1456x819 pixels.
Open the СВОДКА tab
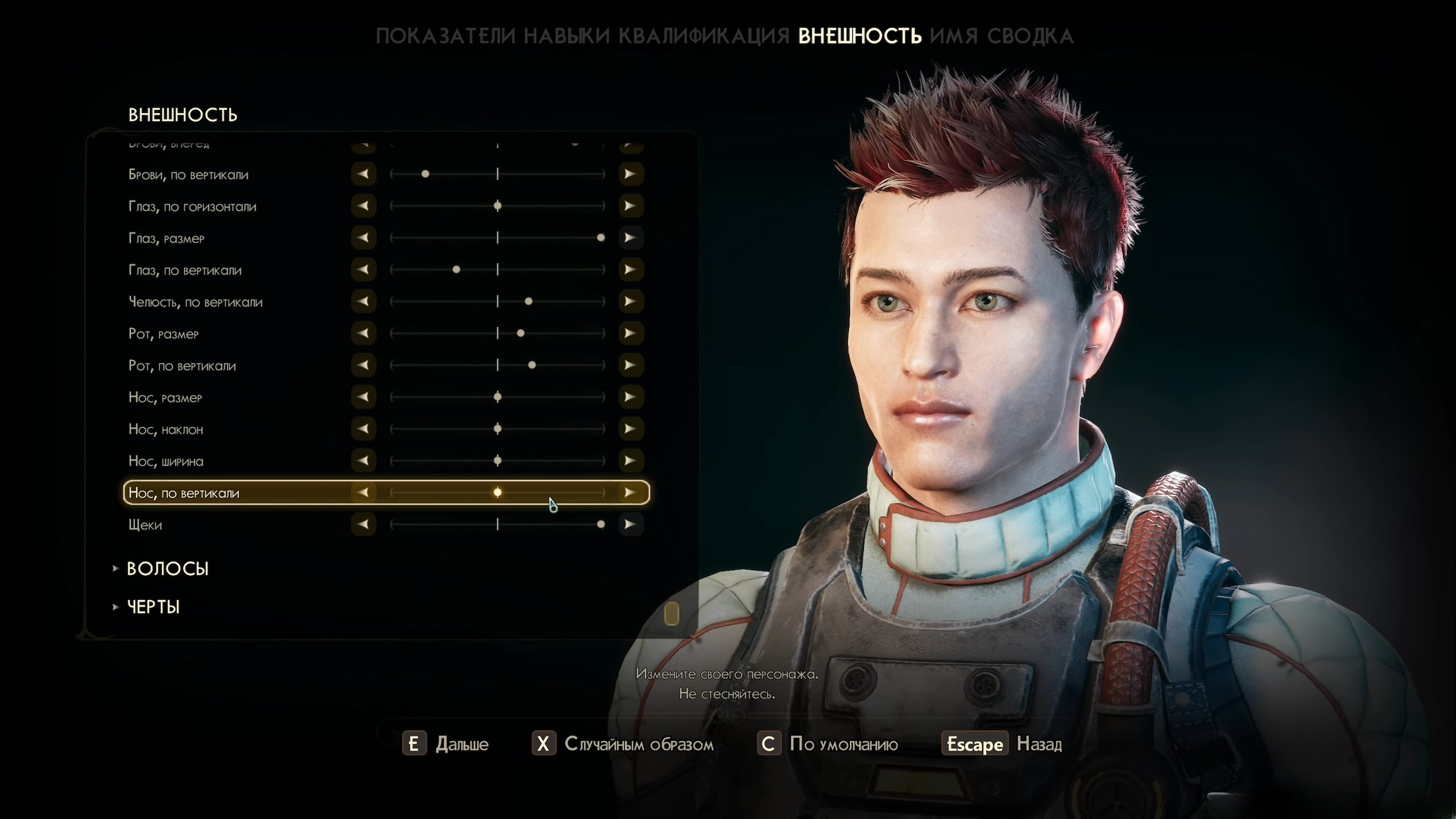(1030, 36)
